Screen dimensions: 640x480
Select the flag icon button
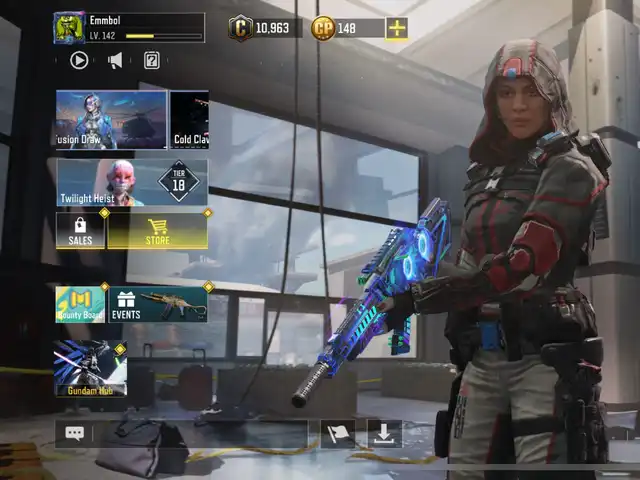pos(338,433)
